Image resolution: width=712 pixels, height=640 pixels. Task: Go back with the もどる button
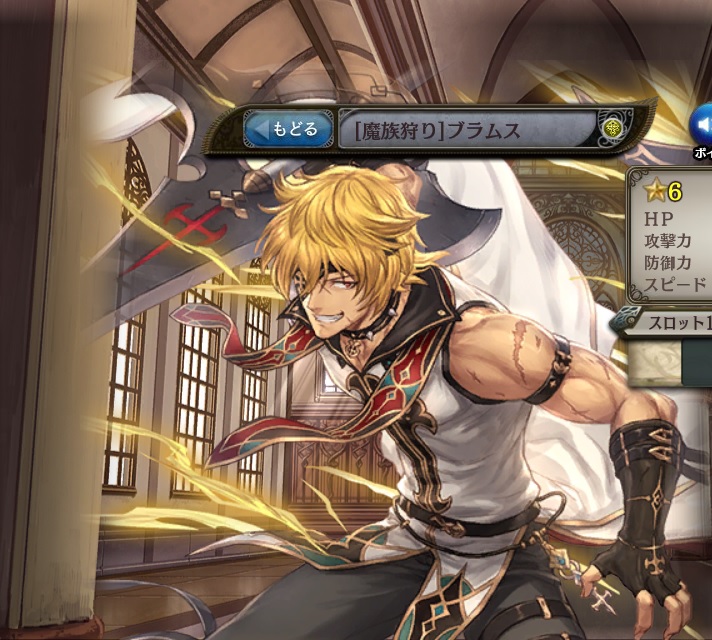(288, 129)
